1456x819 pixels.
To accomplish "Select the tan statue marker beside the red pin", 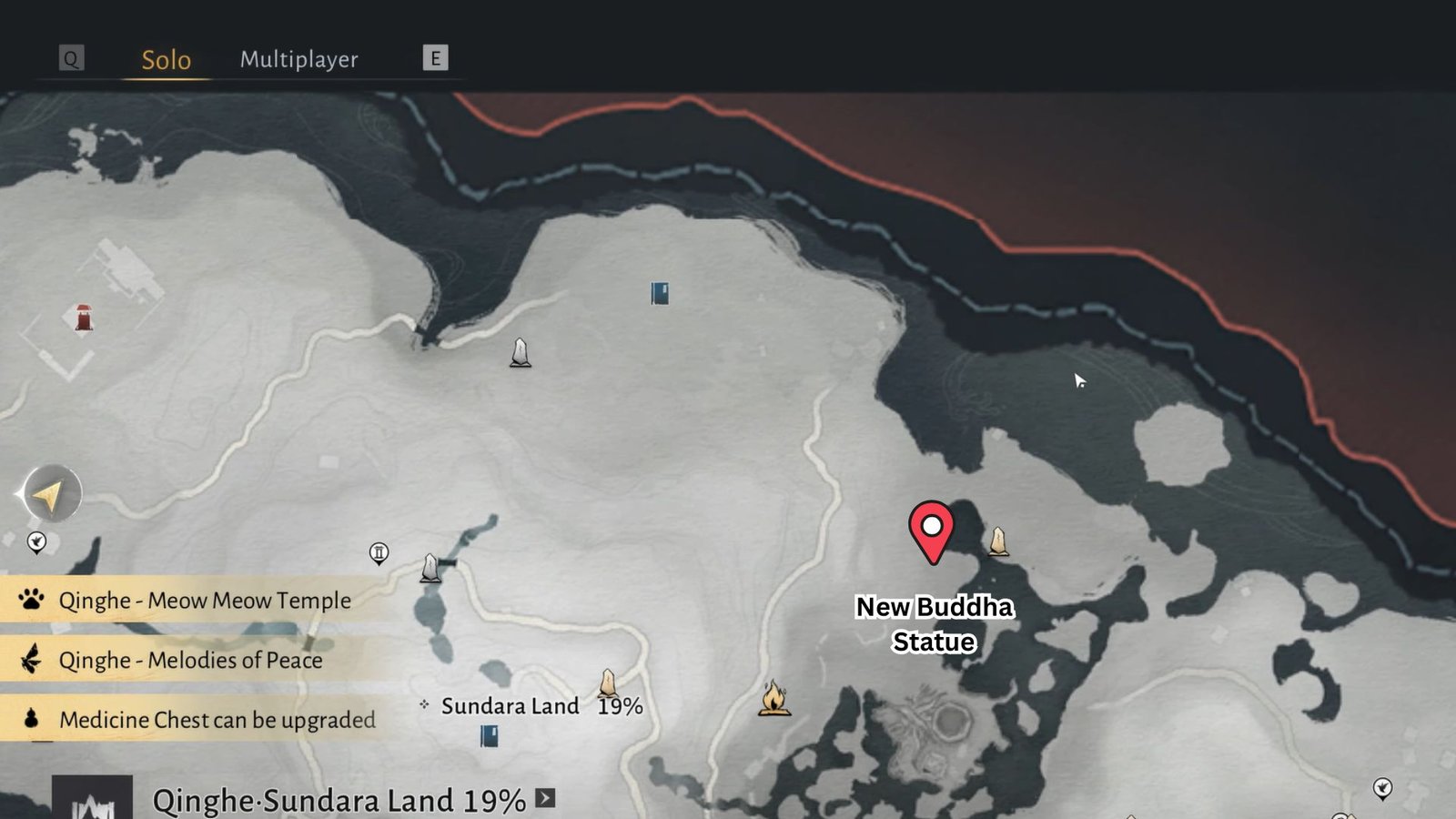I will pyautogui.click(x=998, y=541).
